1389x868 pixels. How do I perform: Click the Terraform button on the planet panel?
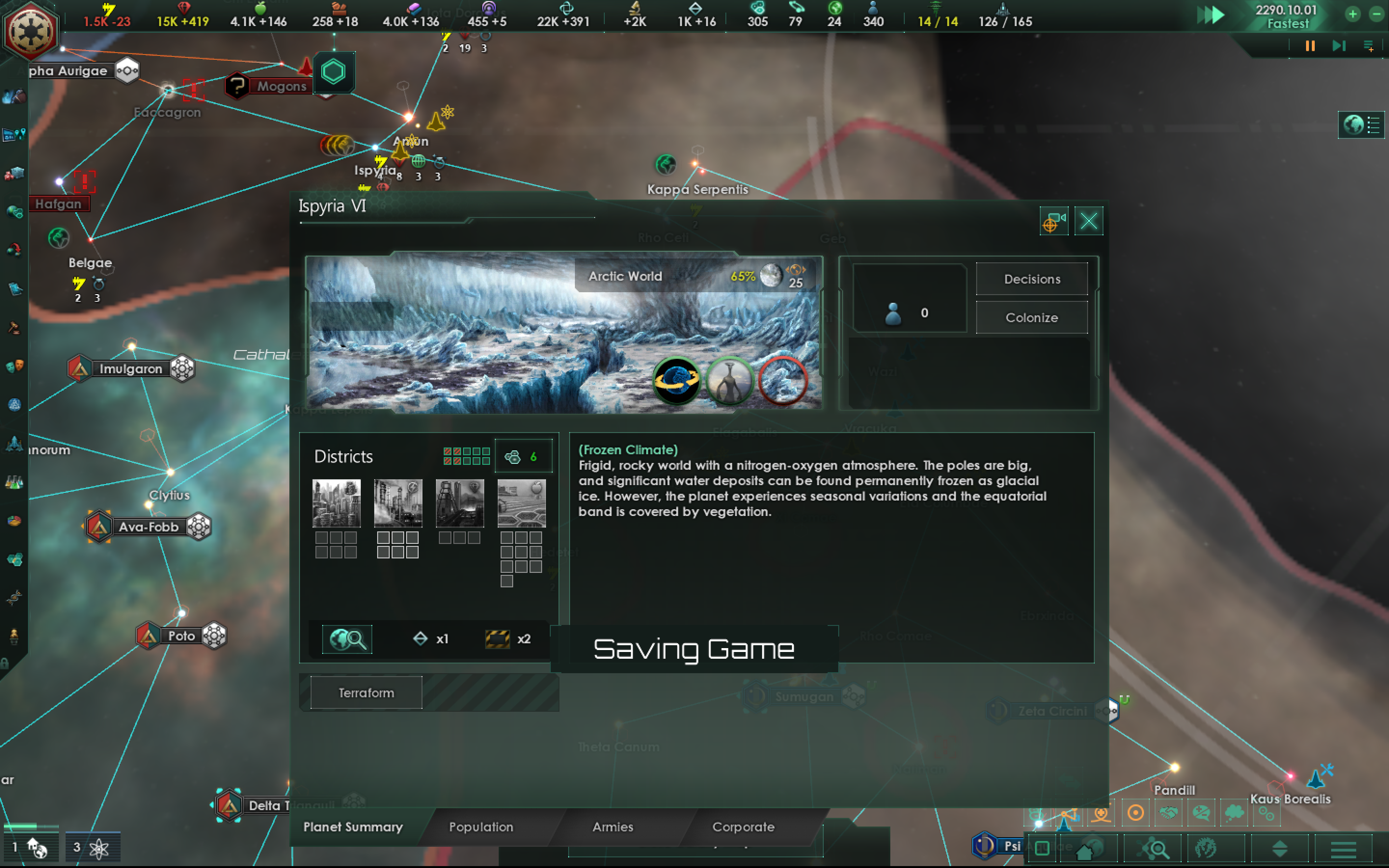click(366, 693)
